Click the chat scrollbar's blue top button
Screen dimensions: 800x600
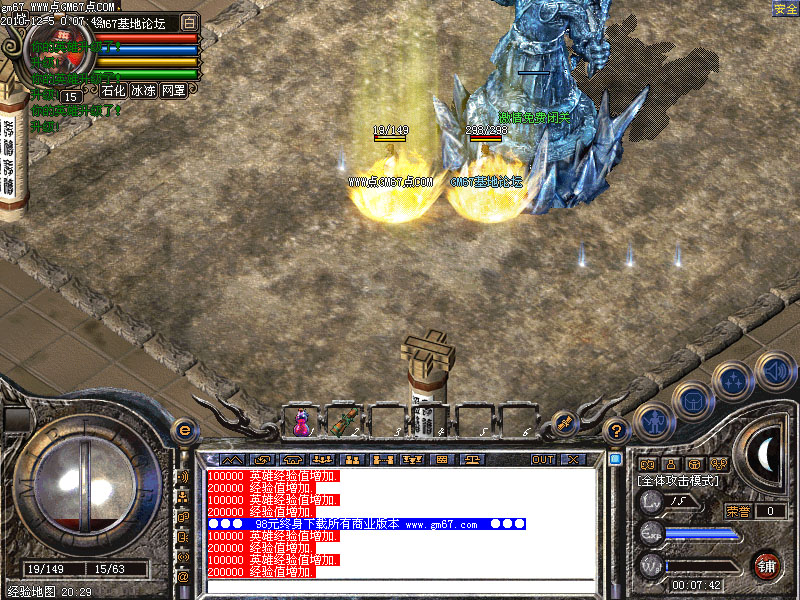[615, 459]
